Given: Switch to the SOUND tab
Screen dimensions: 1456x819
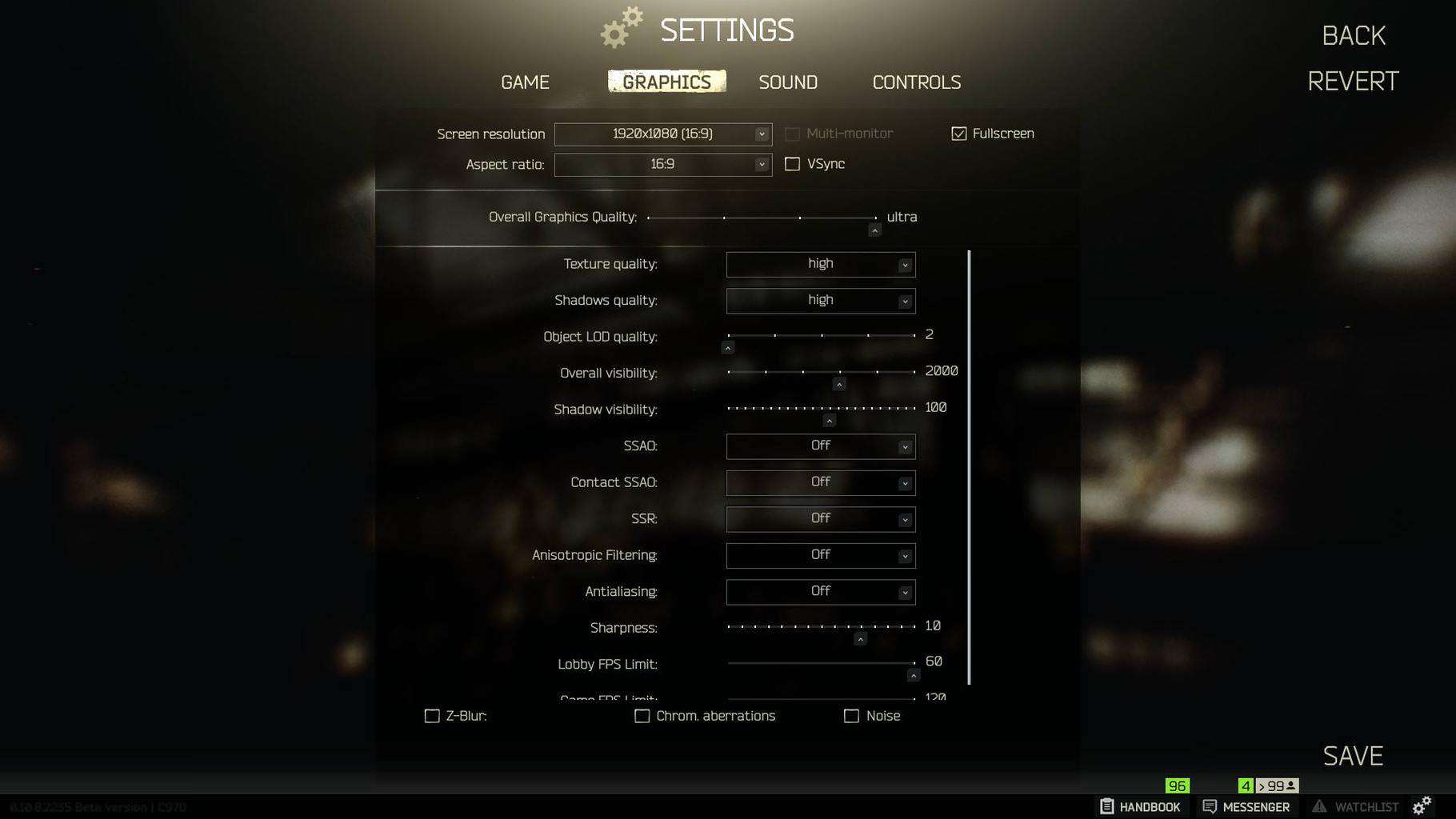Looking at the screenshot, I should click(788, 82).
